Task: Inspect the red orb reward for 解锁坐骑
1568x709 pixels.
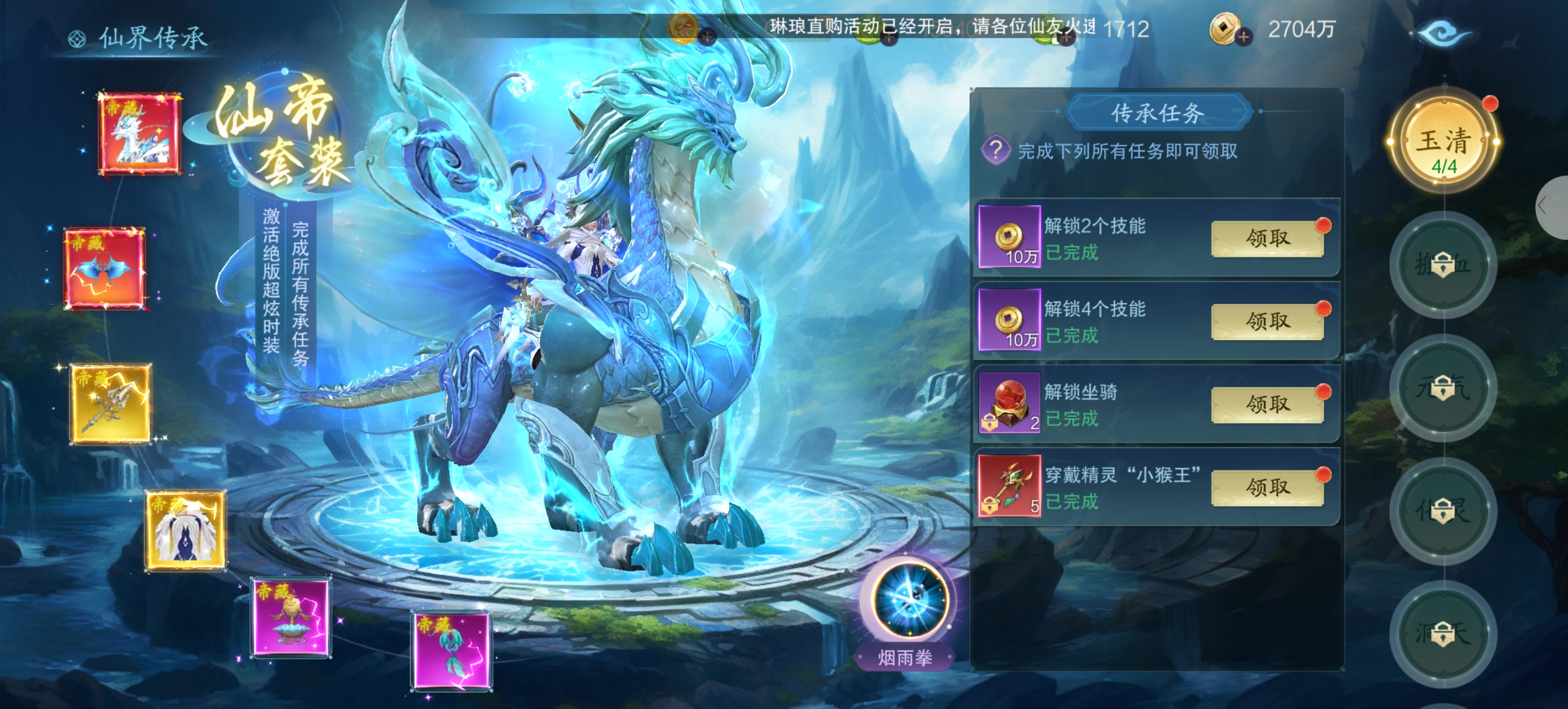Action: click(x=1009, y=404)
